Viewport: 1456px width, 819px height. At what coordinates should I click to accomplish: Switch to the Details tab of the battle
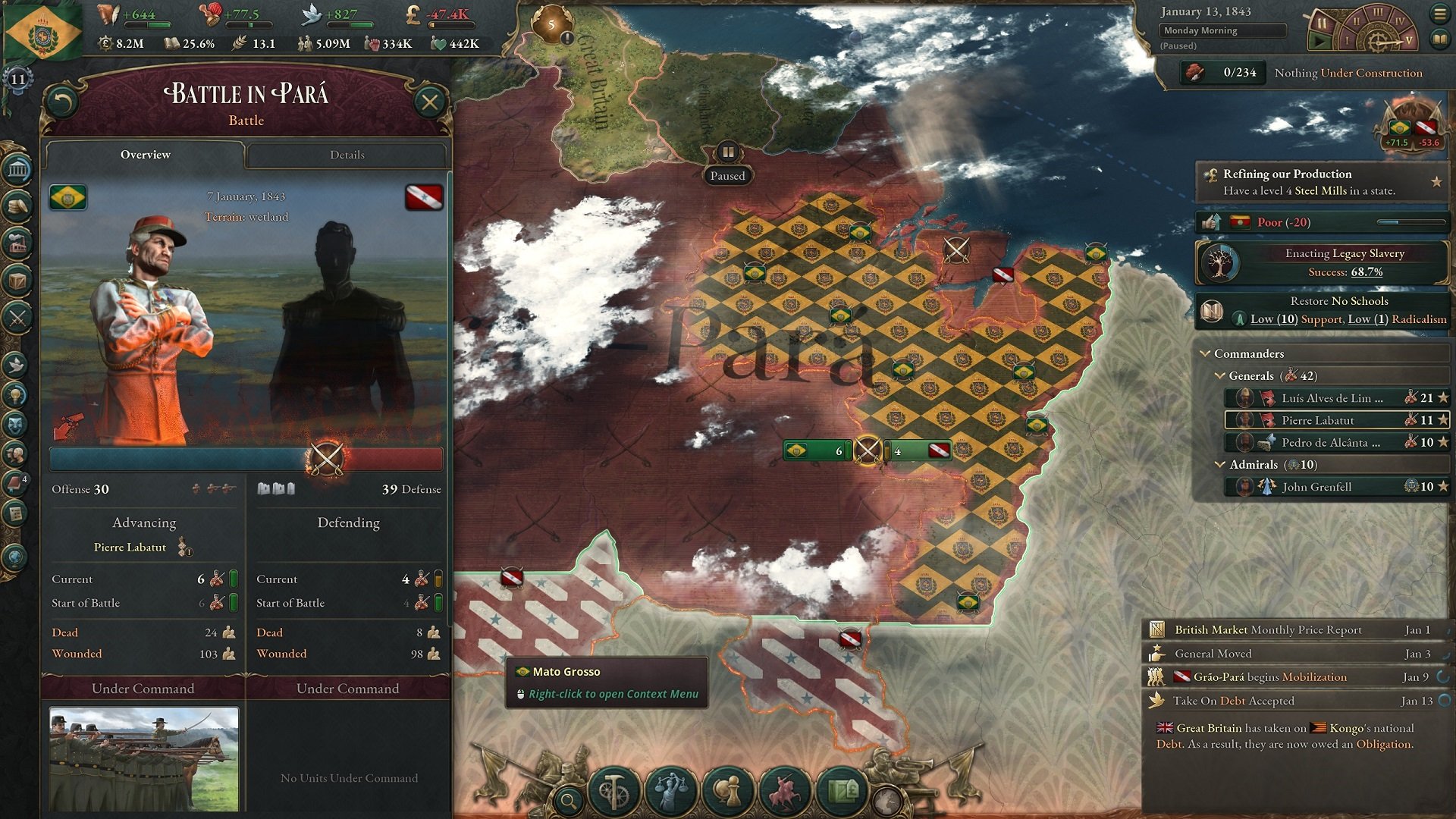tap(347, 155)
